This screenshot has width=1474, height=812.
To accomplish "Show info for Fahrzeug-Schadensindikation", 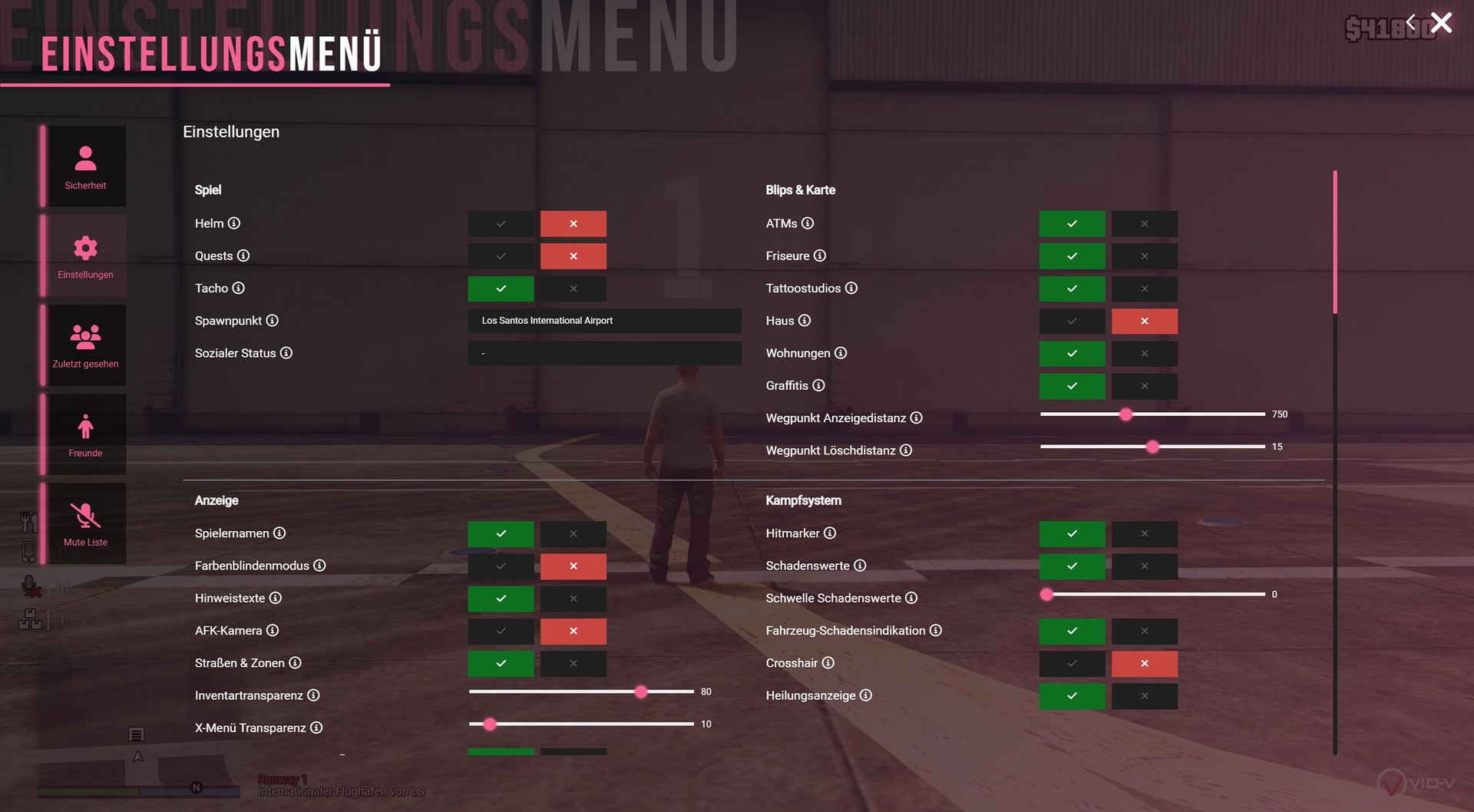I will (x=936, y=631).
